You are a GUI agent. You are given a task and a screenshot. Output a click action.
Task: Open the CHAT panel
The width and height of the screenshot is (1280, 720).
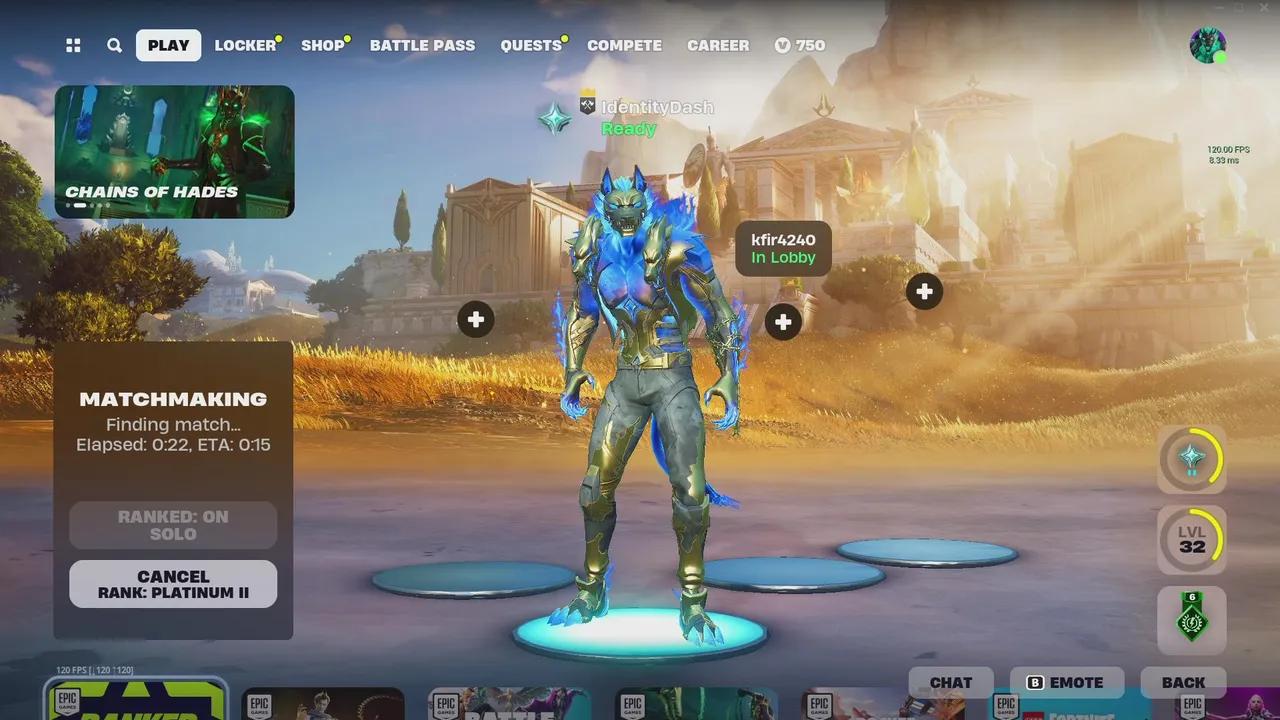950,682
